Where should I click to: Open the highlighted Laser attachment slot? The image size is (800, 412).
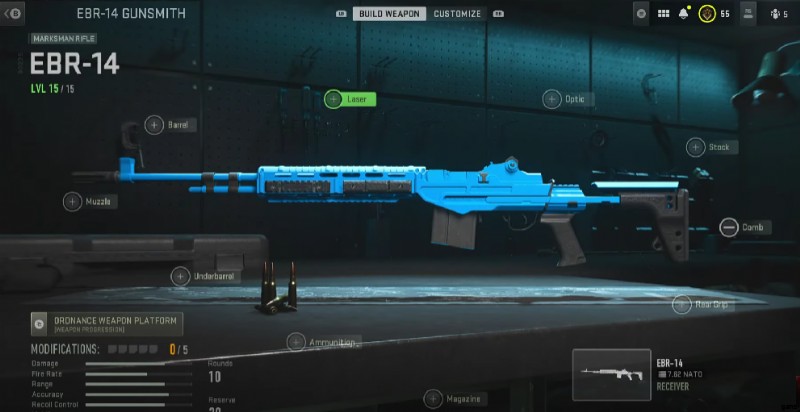tap(350, 99)
